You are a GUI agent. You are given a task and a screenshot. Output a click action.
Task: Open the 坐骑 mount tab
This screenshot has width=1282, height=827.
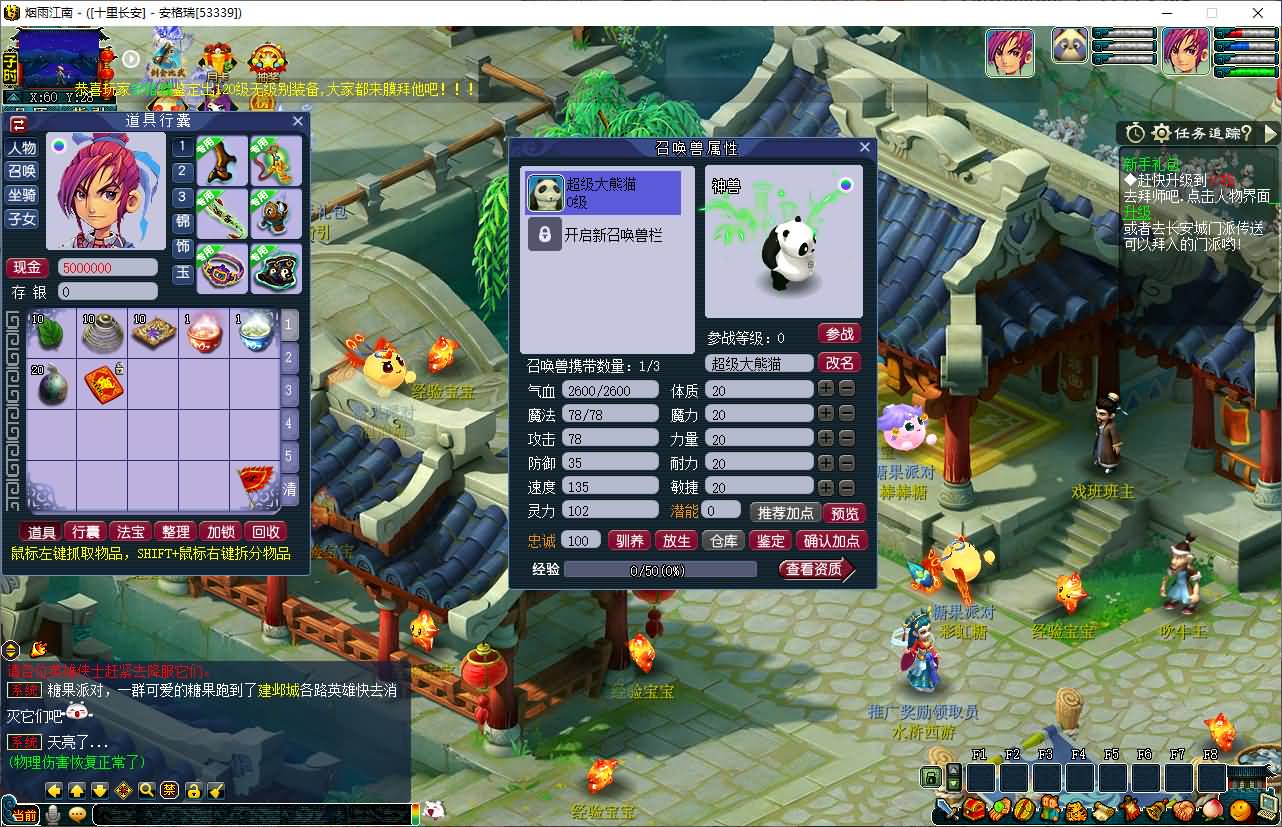pos(22,195)
